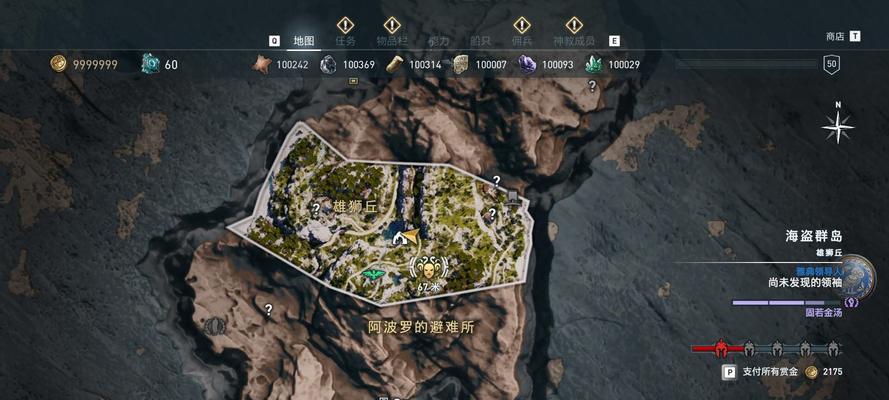The width and height of the screenshot is (889, 400).
Task: Open the 物品栏 (Inventory) tab
Action: click(x=392, y=41)
